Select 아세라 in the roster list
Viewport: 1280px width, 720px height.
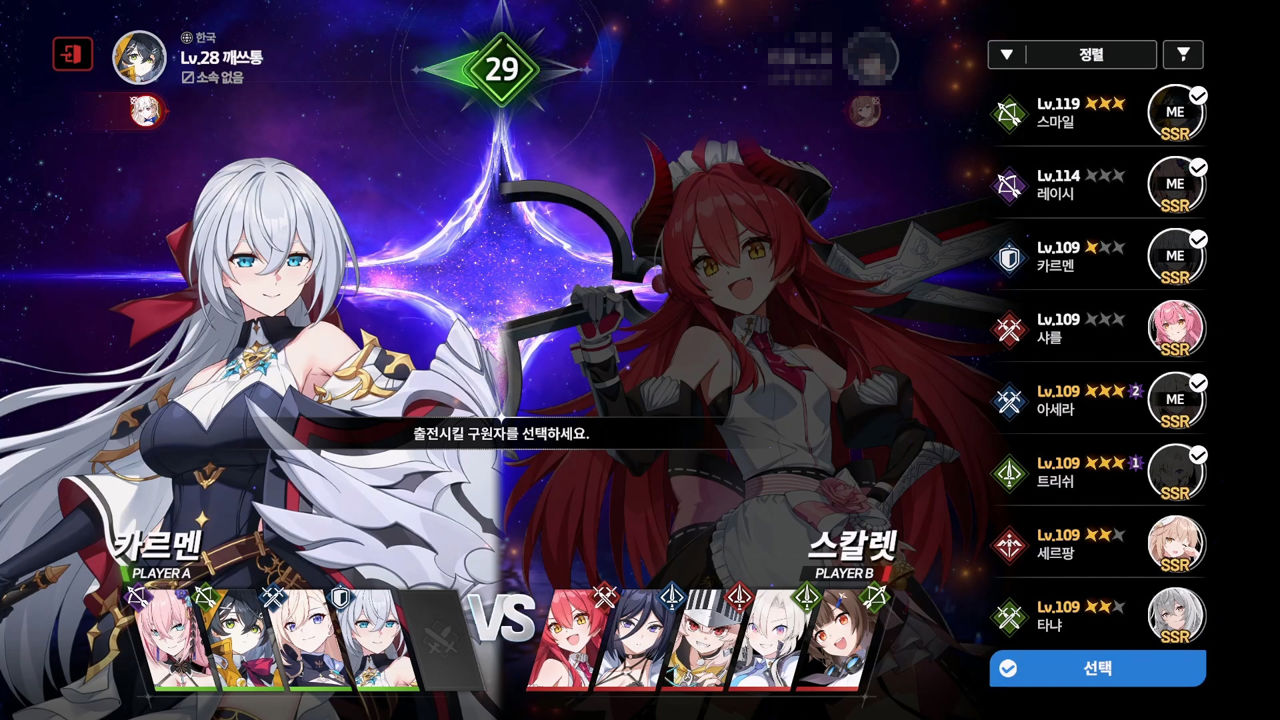pos(1100,400)
